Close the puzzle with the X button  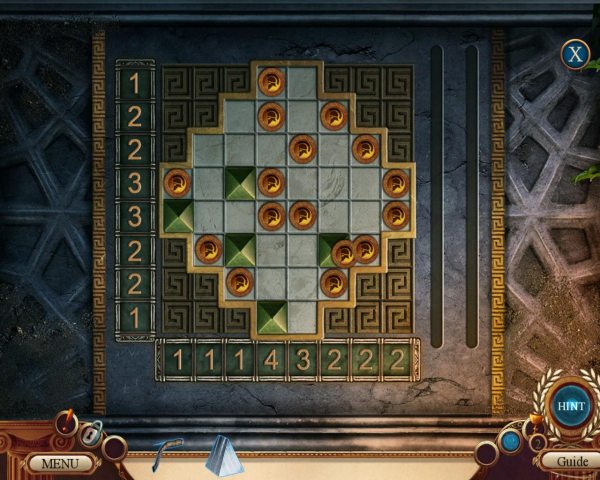pos(574,54)
